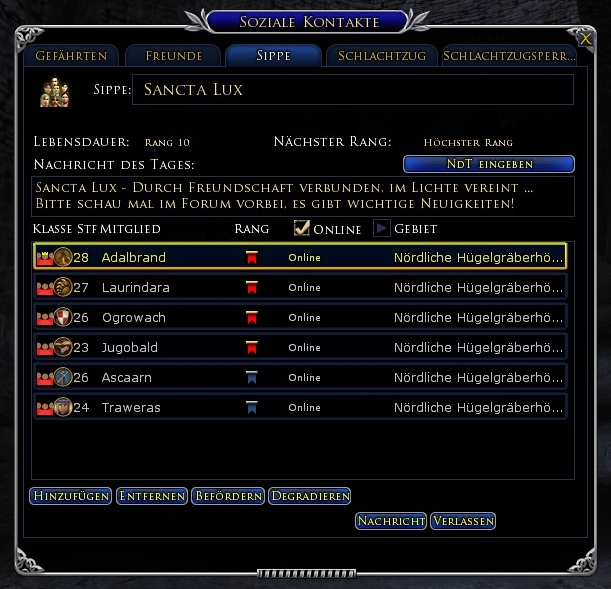Click the Entfernen button
The width and height of the screenshot is (611, 589).
point(153,496)
